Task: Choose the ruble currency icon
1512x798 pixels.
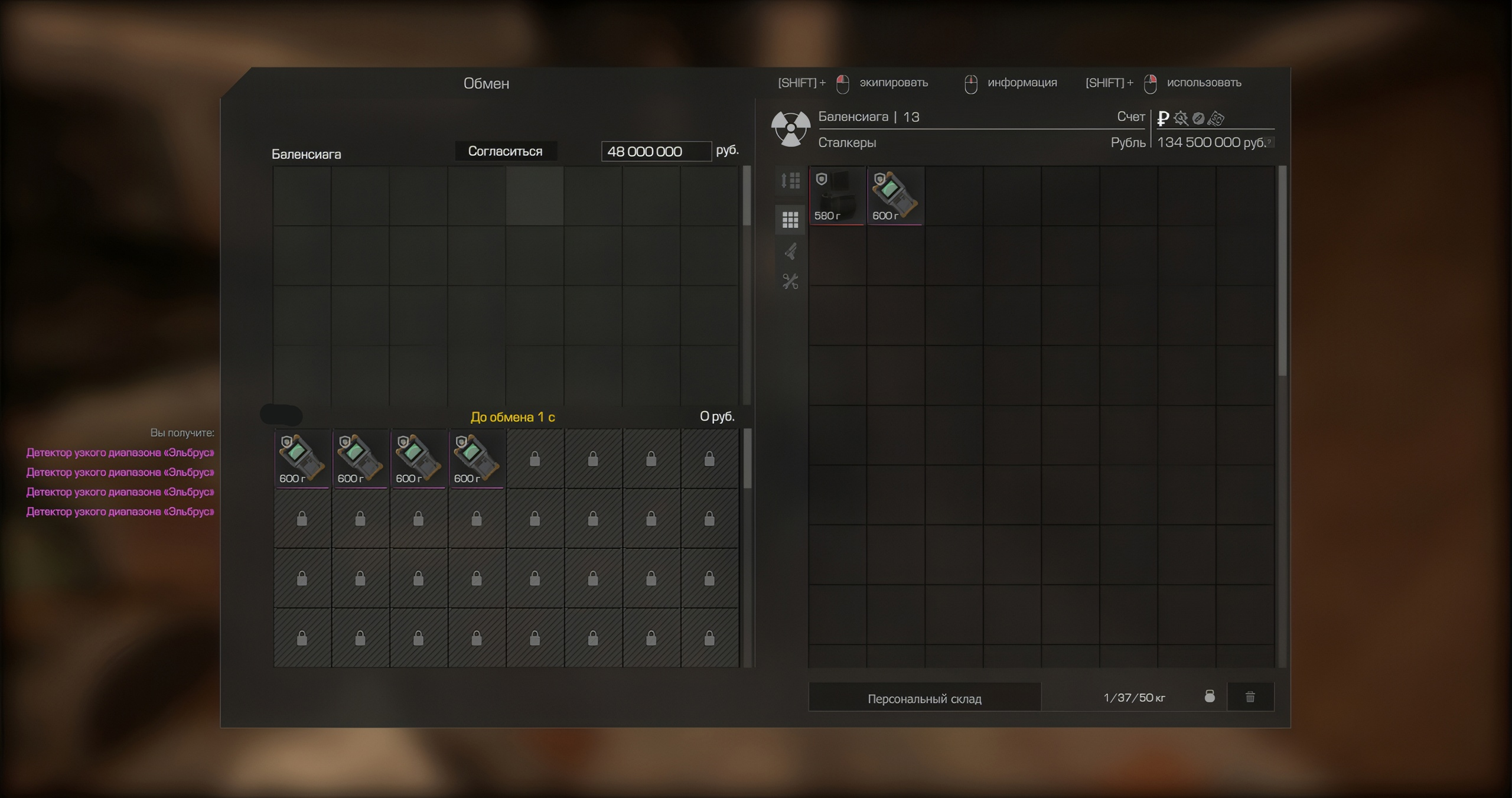Action: point(1163,118)
